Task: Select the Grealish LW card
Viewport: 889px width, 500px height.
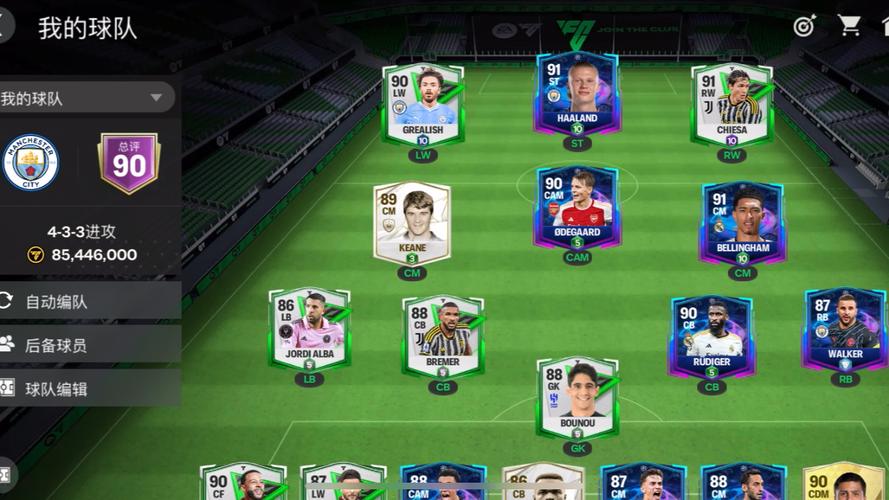Action: (423, 105)
